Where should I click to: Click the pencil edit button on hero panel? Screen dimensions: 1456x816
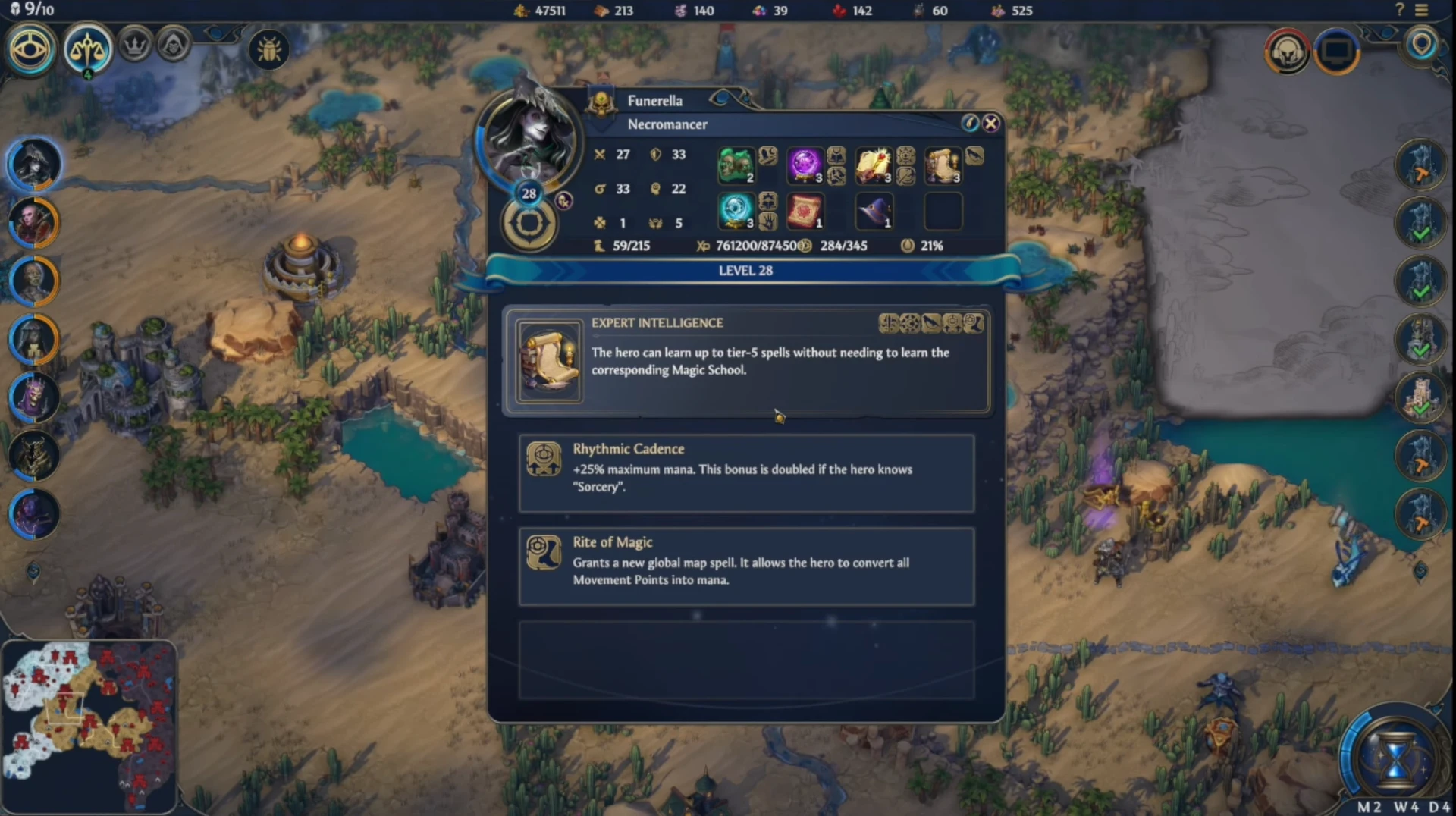pyautogui.click(x=969, y=123)
